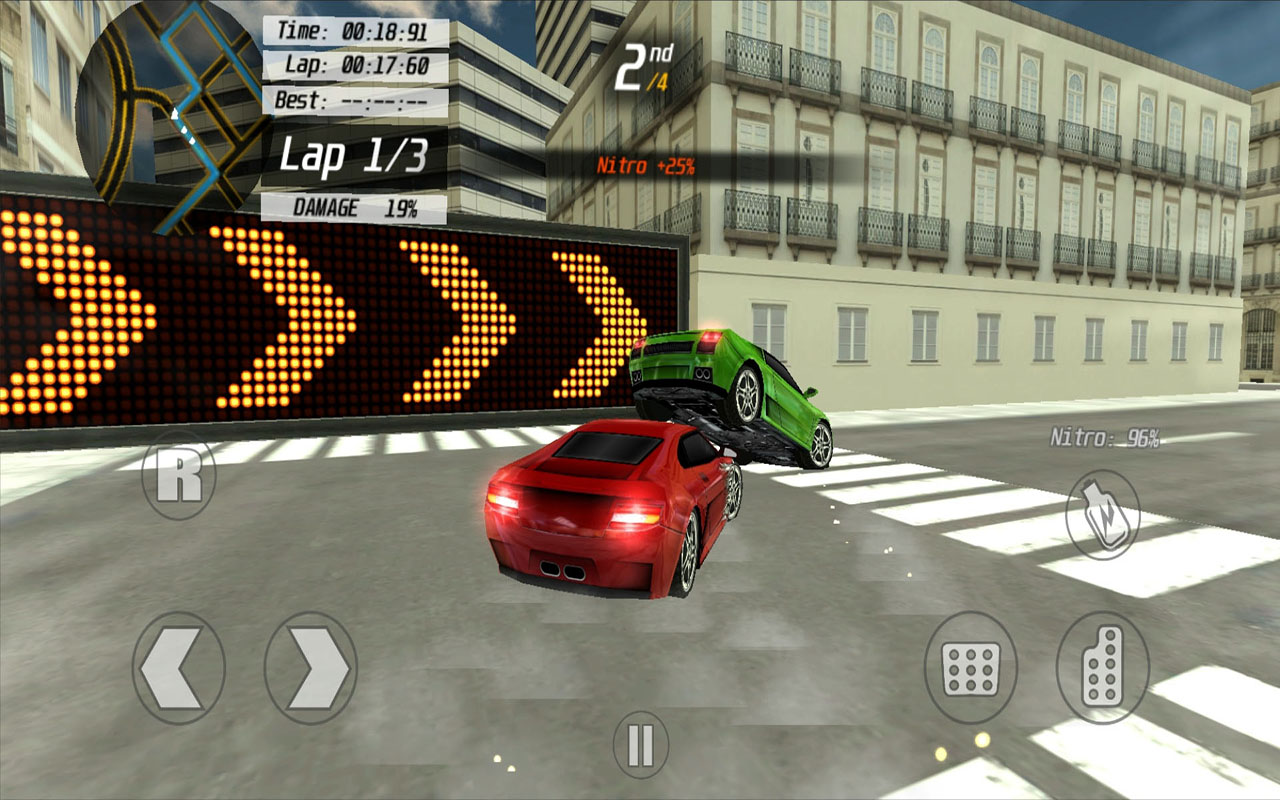Activate the nitro boost bottle icon
Image resolution: width=1280 pixels, height=800 pixels.
point(1103,512)
